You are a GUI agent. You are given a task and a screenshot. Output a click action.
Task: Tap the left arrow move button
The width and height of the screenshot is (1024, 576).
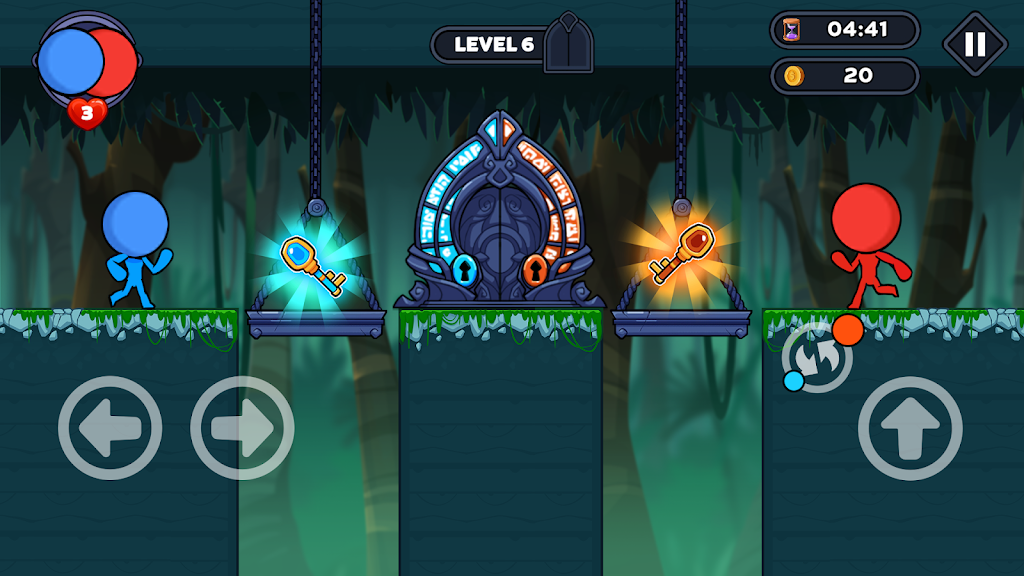(x=110, y=428)
